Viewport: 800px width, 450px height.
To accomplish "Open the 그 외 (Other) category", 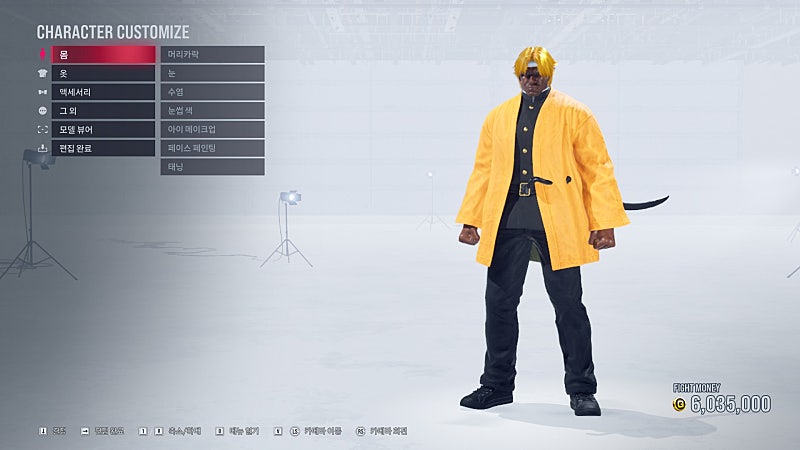I will point(104,111).
